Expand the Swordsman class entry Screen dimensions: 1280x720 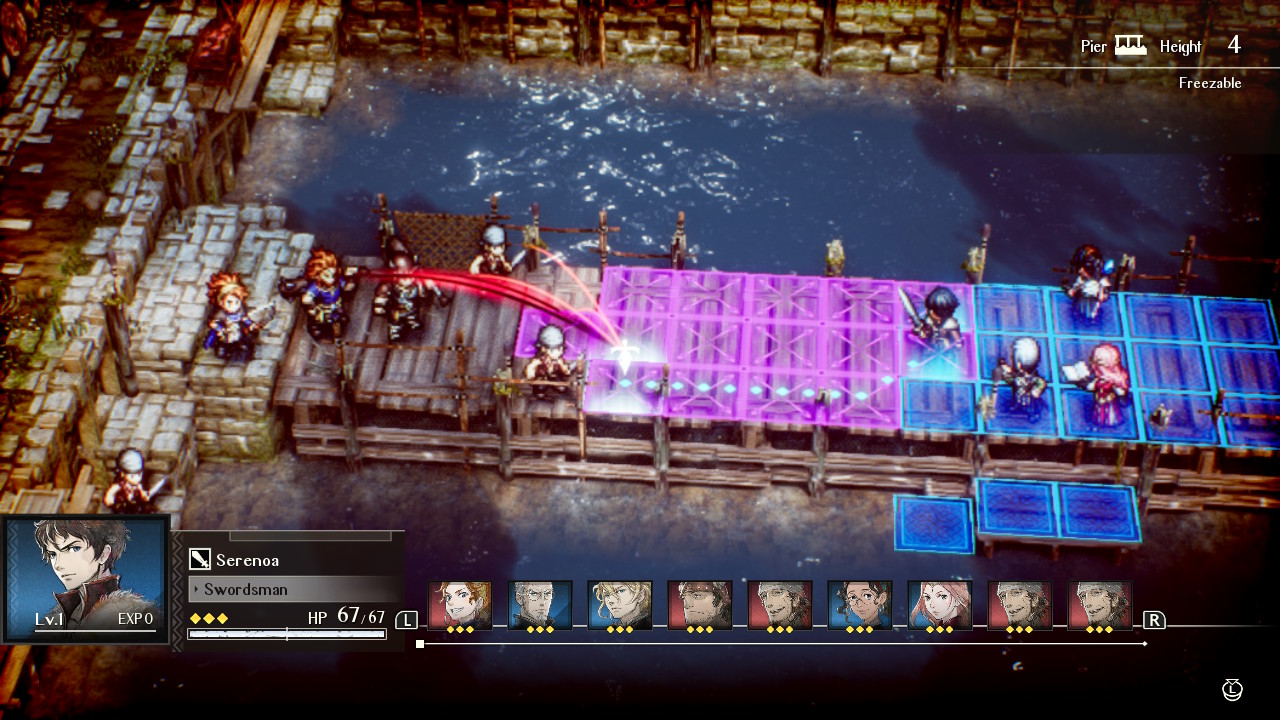point(250,589)
